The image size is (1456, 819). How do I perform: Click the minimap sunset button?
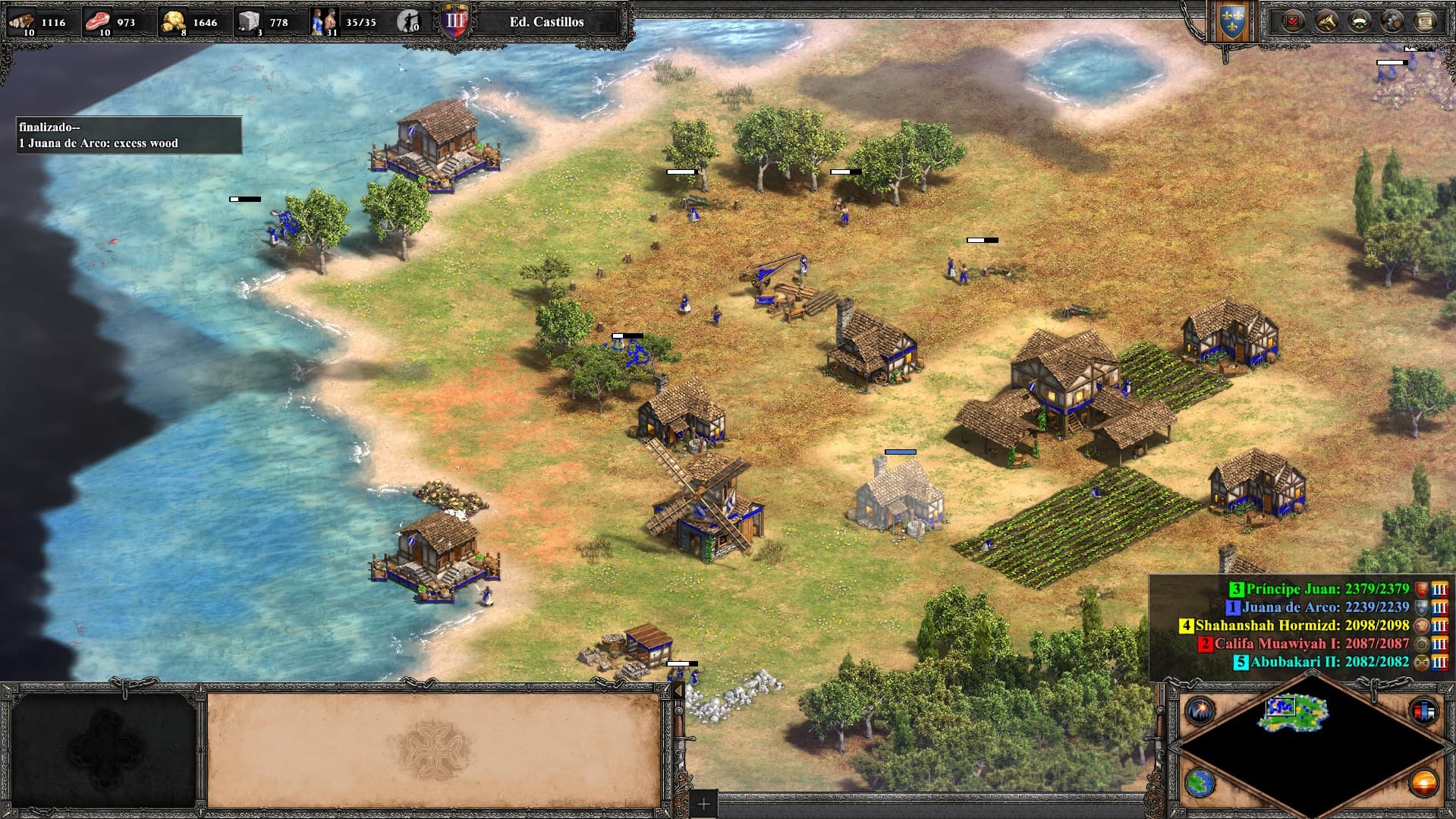[1423, 783]
